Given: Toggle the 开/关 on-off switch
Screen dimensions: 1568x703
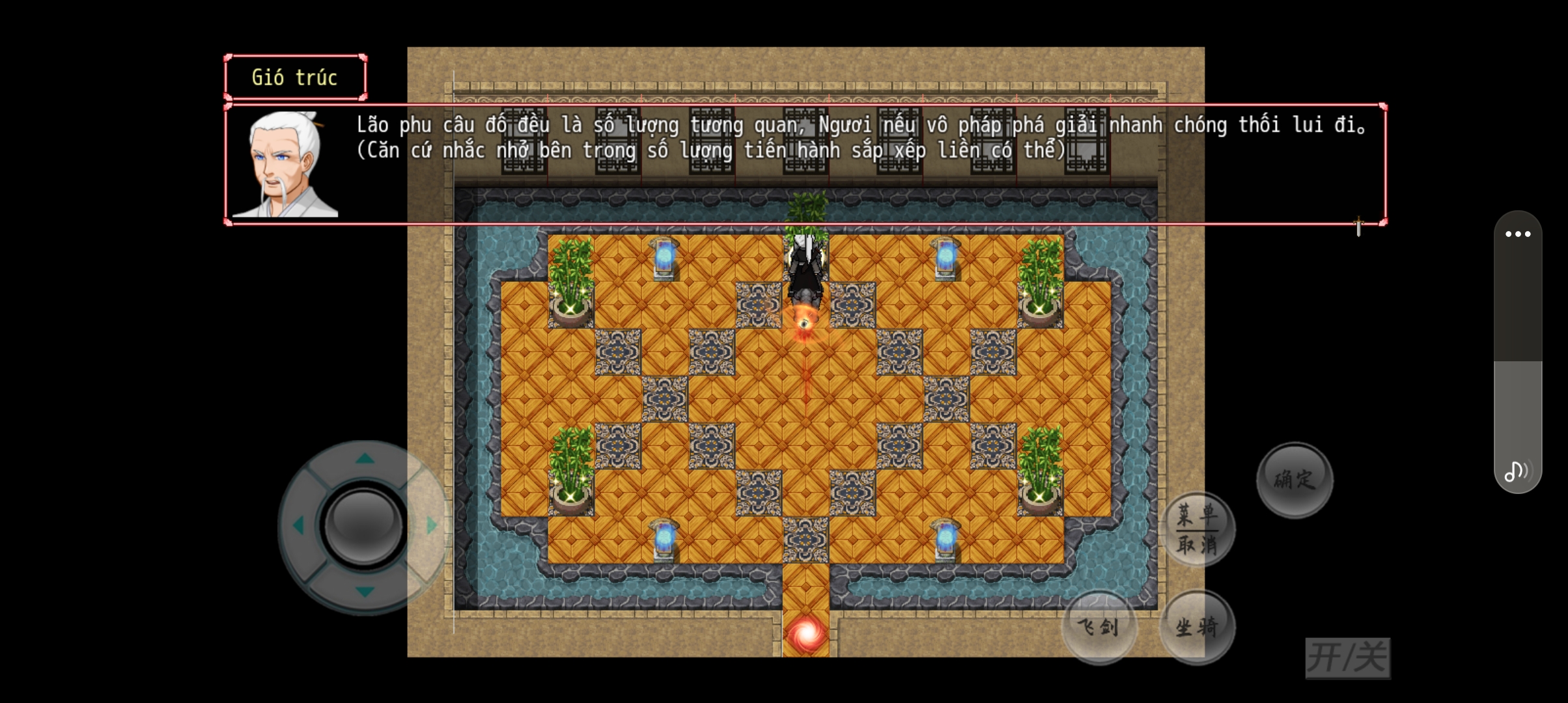Looking at the screenshot, I should coord(1347,657).
